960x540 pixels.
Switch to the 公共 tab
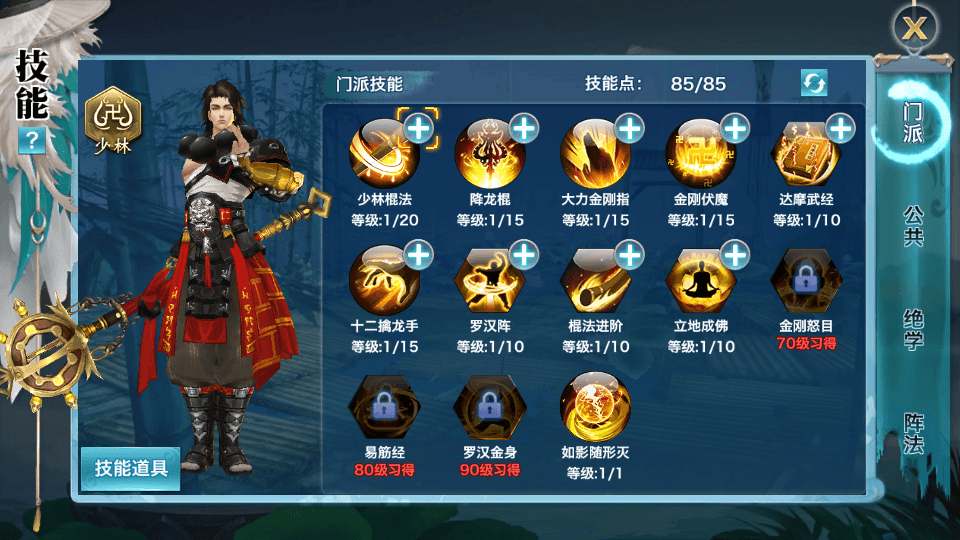coord(912,226)
